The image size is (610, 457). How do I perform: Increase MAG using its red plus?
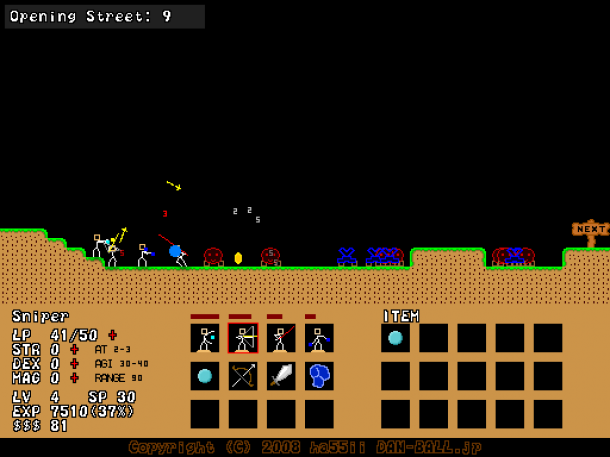[74, 378]
